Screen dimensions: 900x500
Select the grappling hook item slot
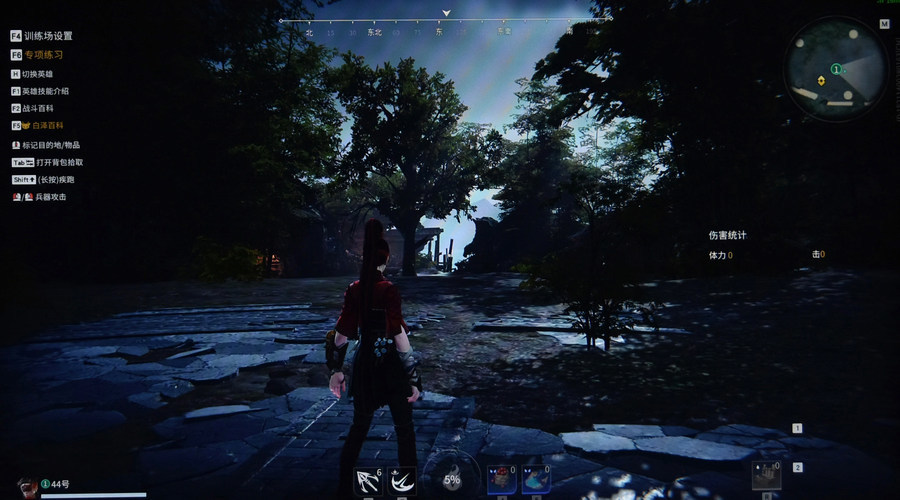coord(368,481)
